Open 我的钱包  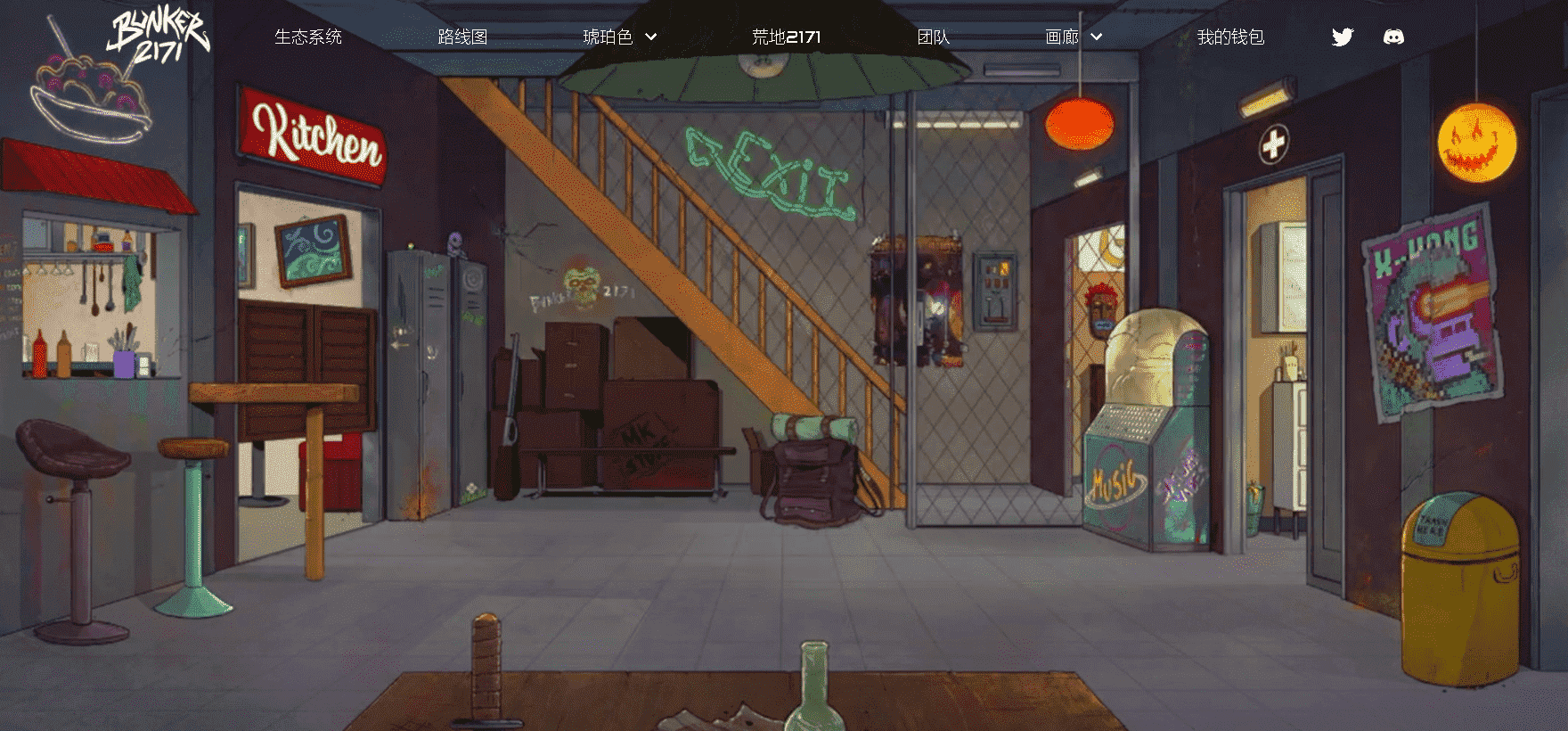(x=1230, y=37)
